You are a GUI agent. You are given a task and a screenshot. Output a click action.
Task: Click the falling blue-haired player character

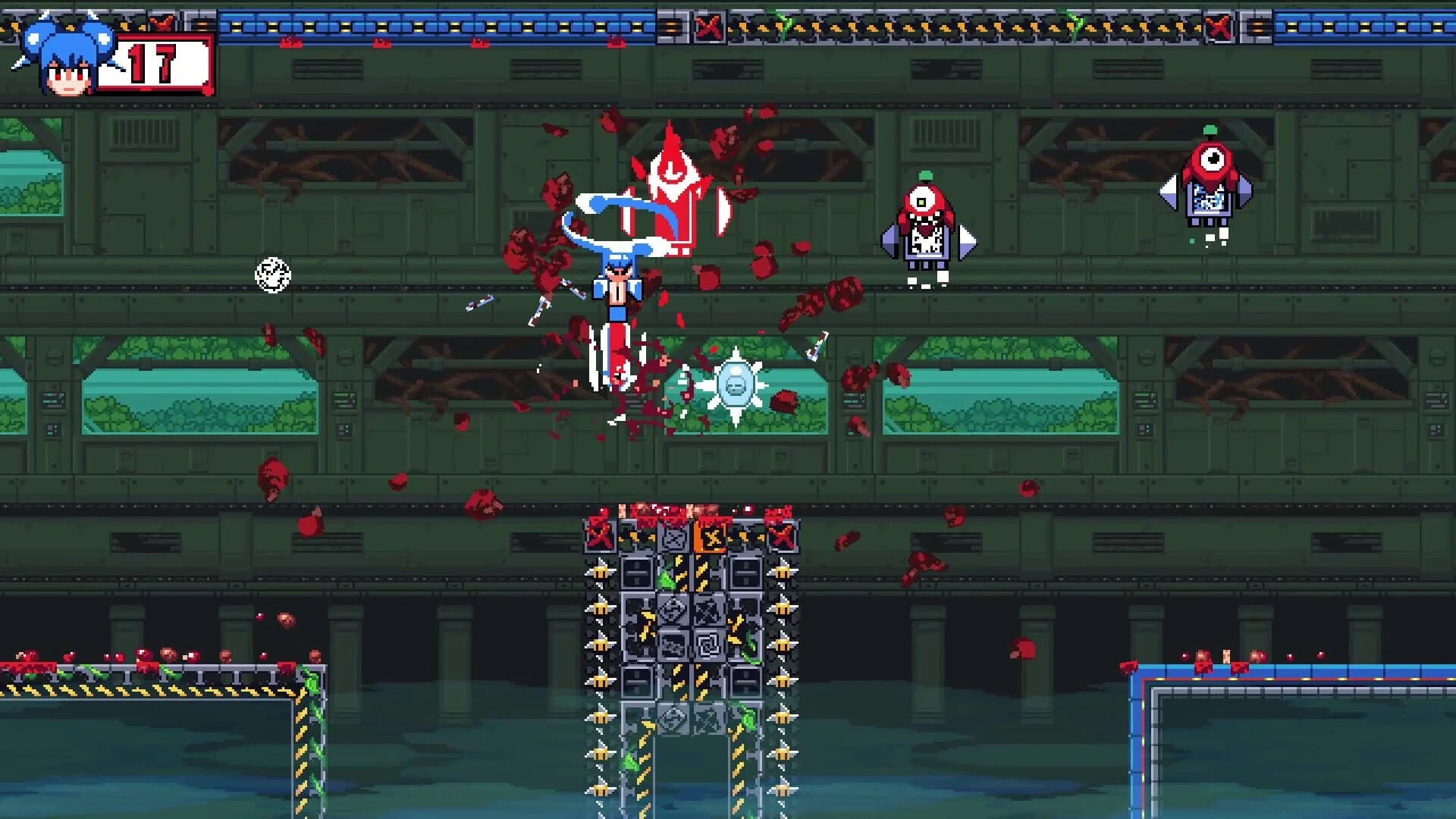(618, 288)
